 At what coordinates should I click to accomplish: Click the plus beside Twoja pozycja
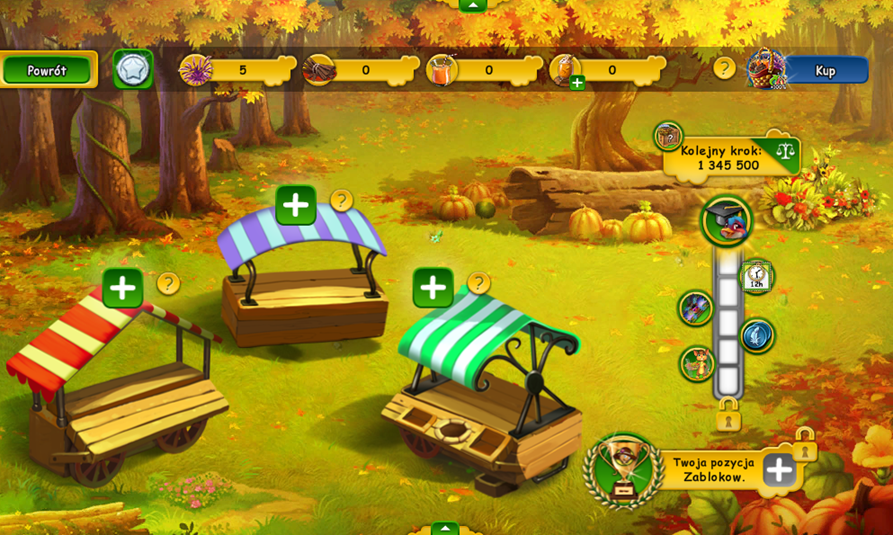click(x=779, y=469)
